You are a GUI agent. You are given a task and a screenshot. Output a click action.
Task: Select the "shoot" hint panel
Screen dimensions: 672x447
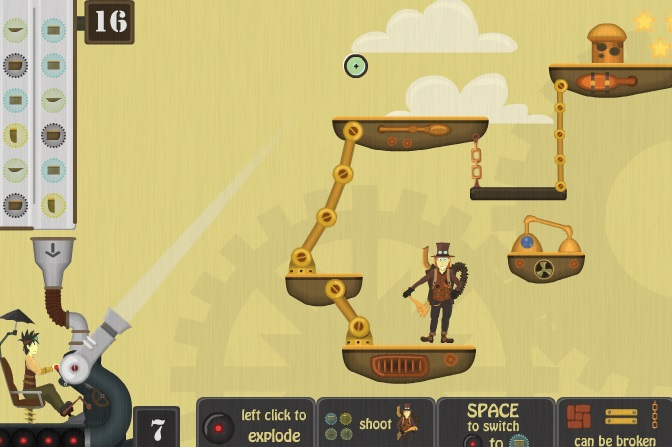pyautogui.click(x=376, y=424)
